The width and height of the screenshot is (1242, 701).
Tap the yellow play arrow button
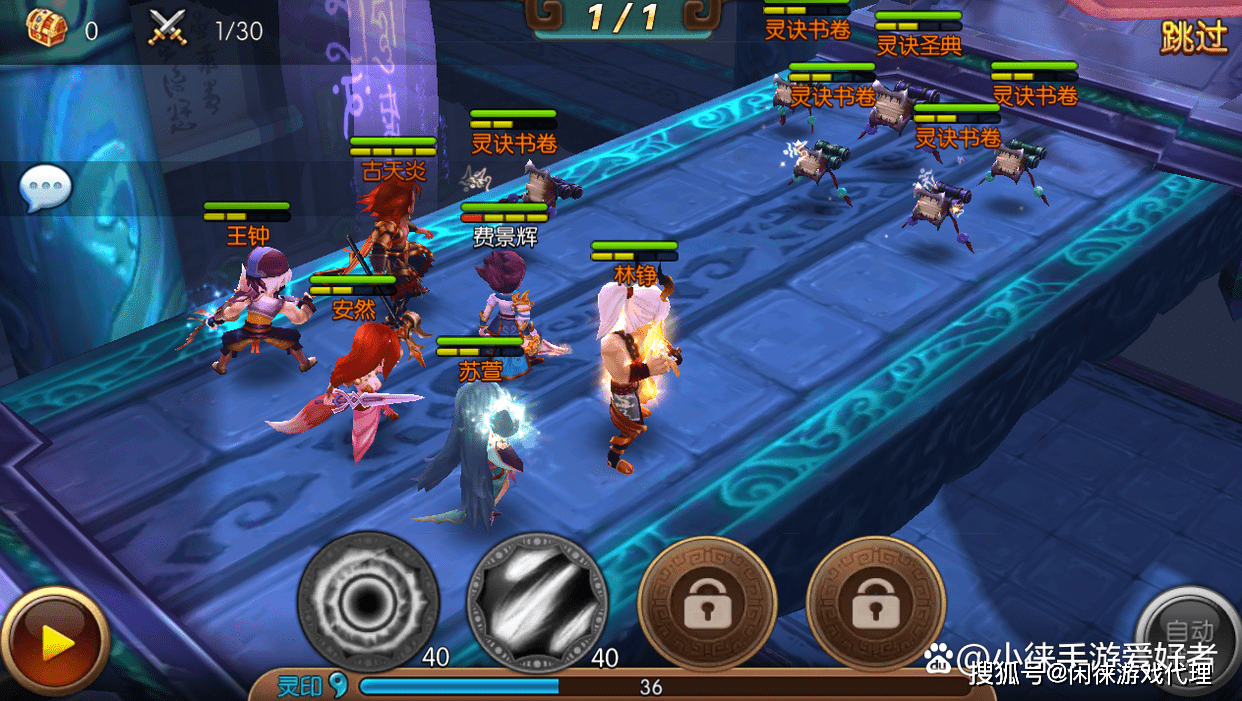[x=55, y=642]
